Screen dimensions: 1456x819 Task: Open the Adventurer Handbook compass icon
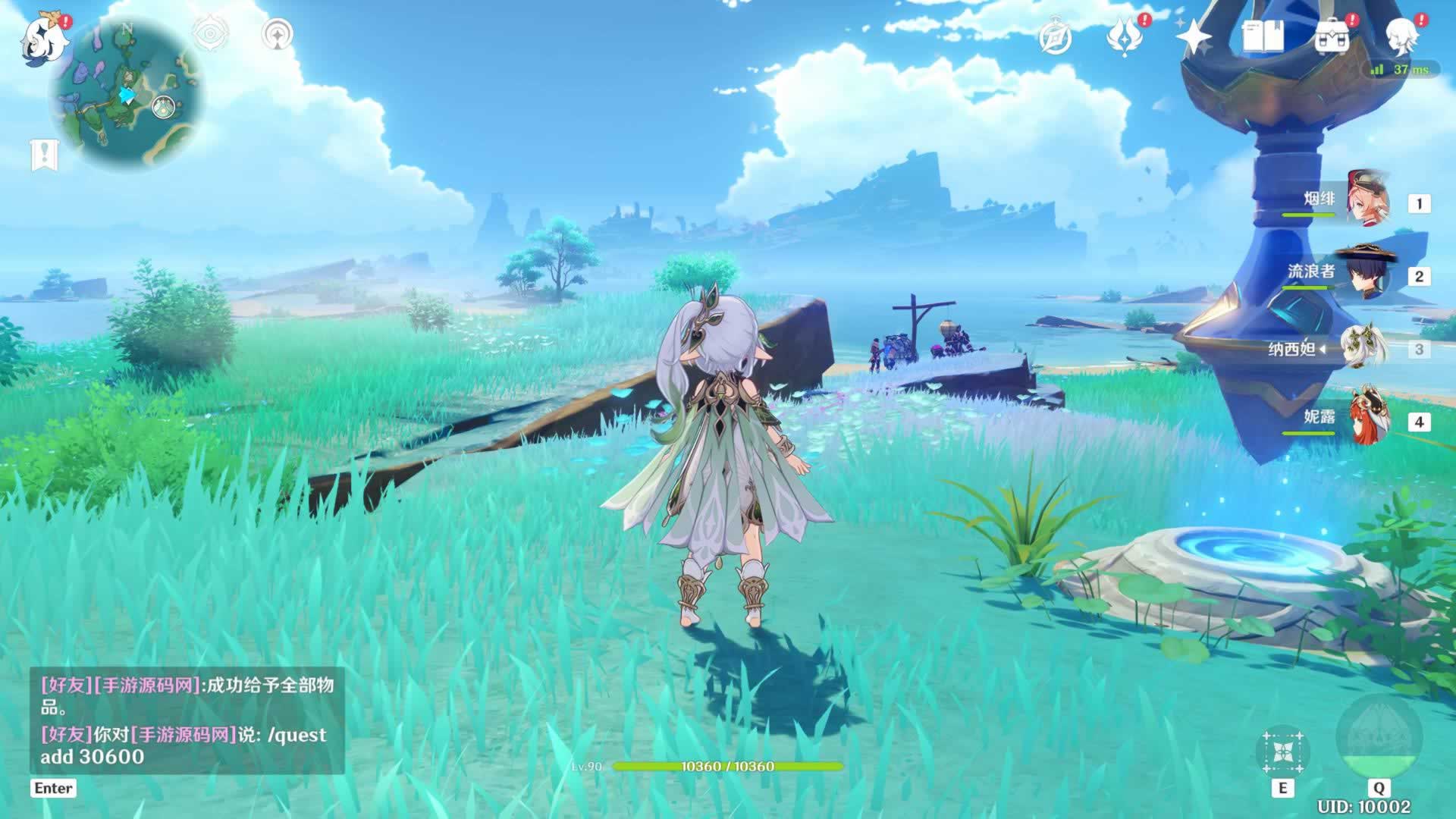pos(1055,38)
